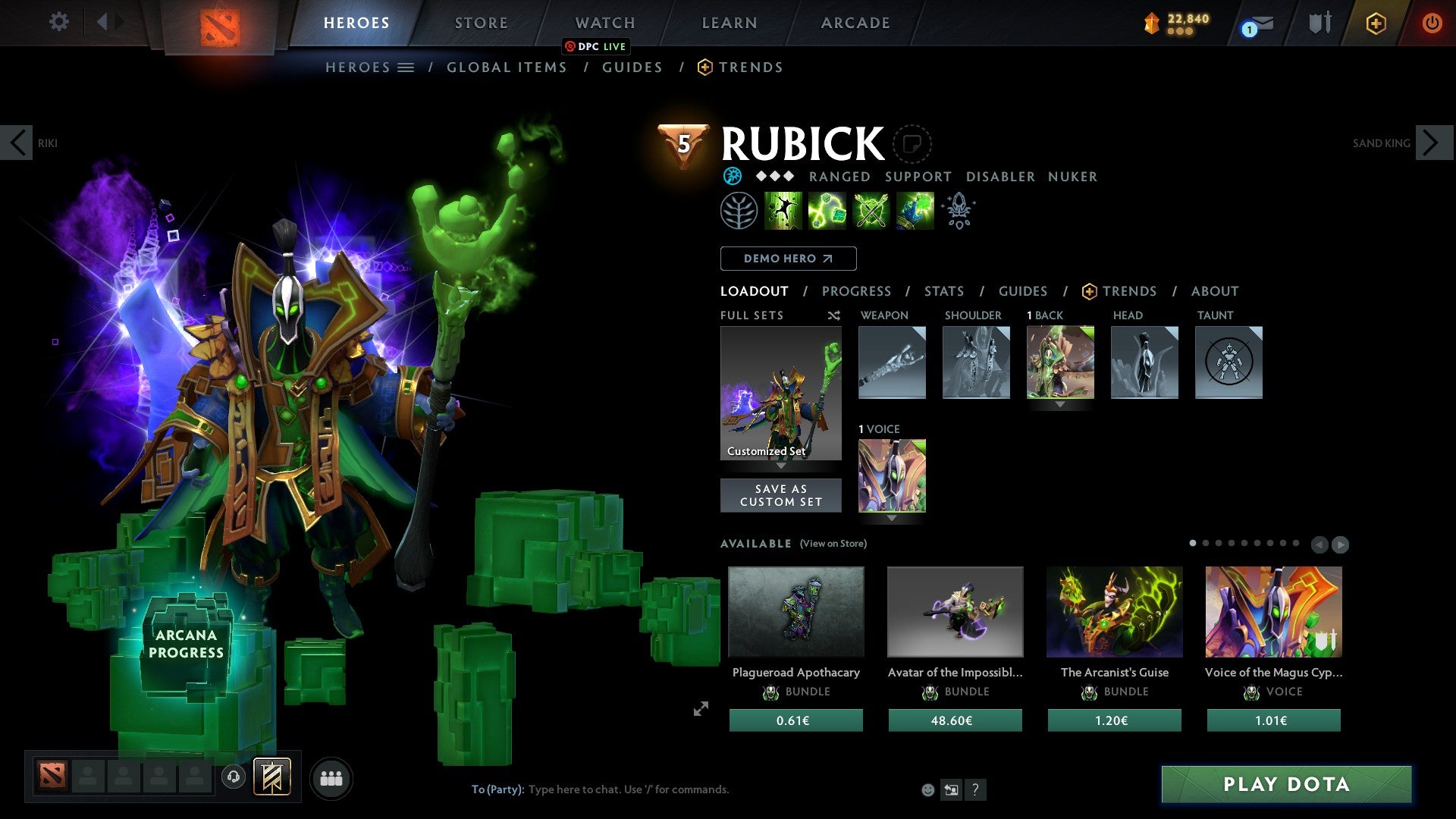Switch to the PROGRESS tab
This screenshot has width=1456, height=819.
coord(856,291)
